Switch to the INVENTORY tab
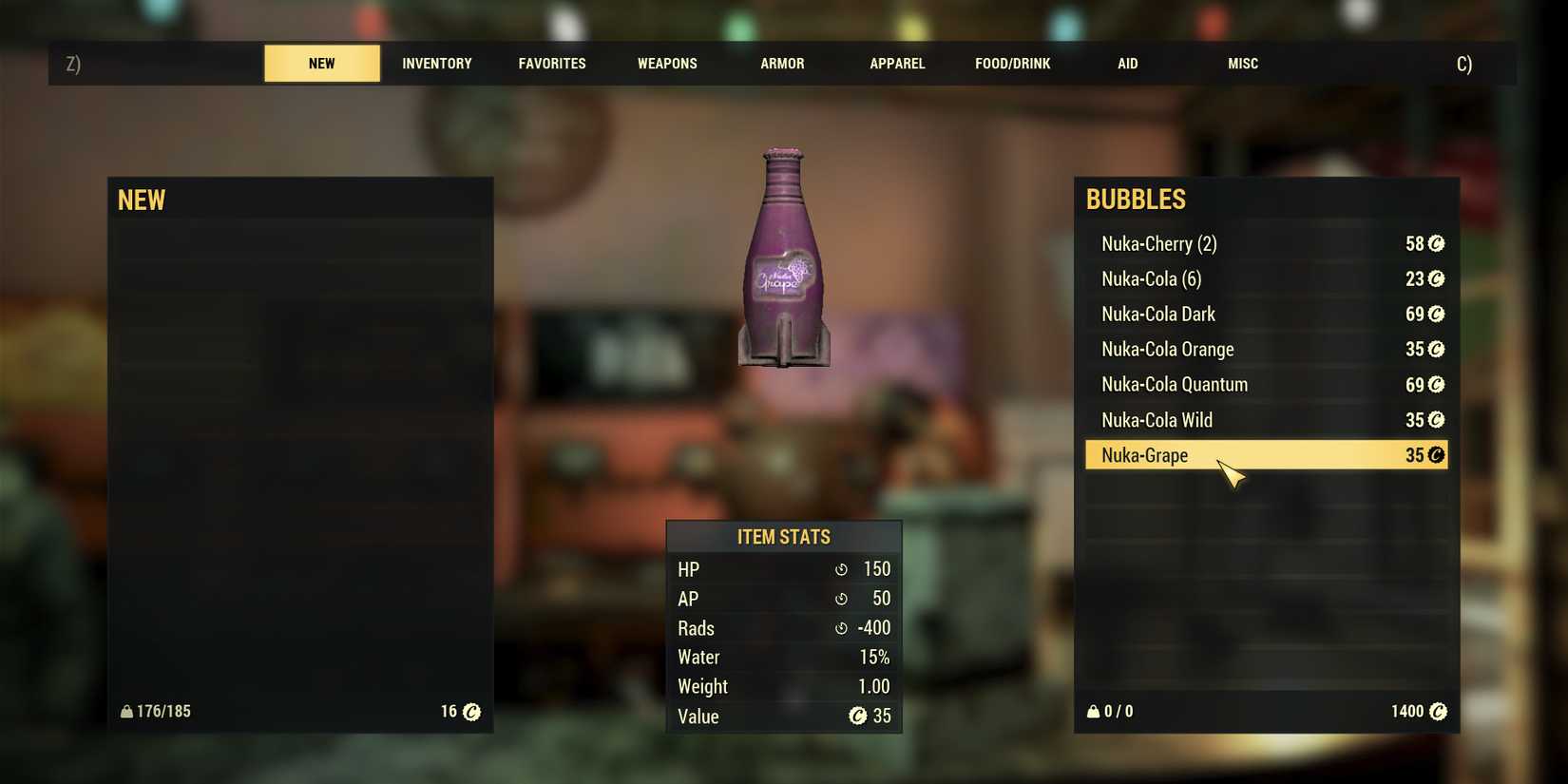1568x784 pixels. [436, 63]
